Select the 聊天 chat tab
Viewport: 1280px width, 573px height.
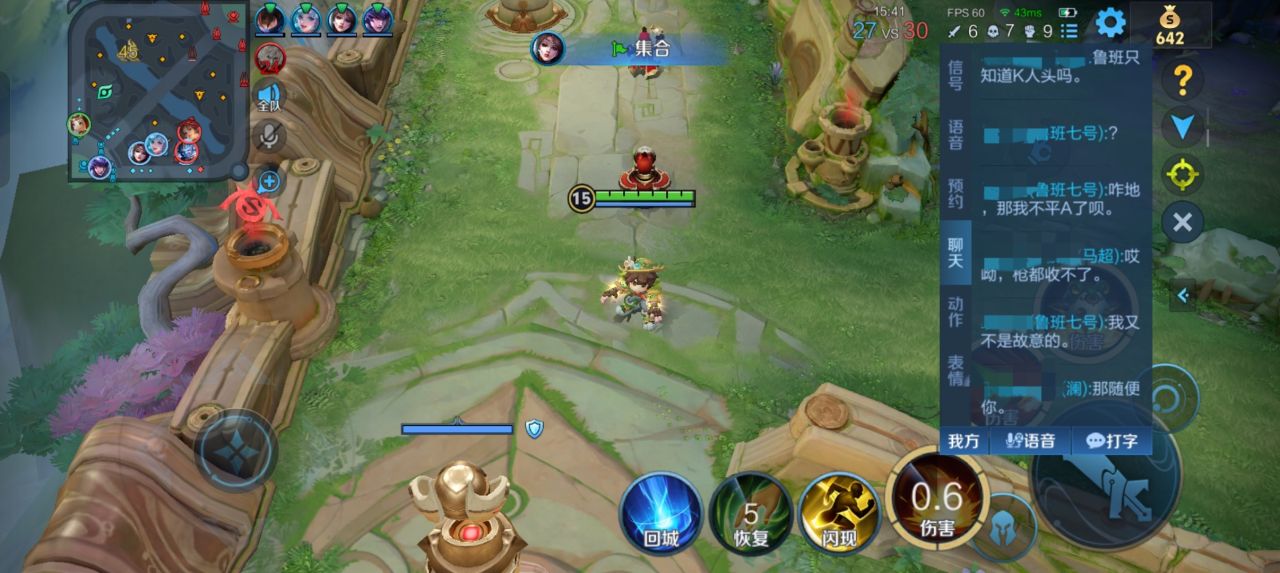pyautogui.click(x=955, y=252)
